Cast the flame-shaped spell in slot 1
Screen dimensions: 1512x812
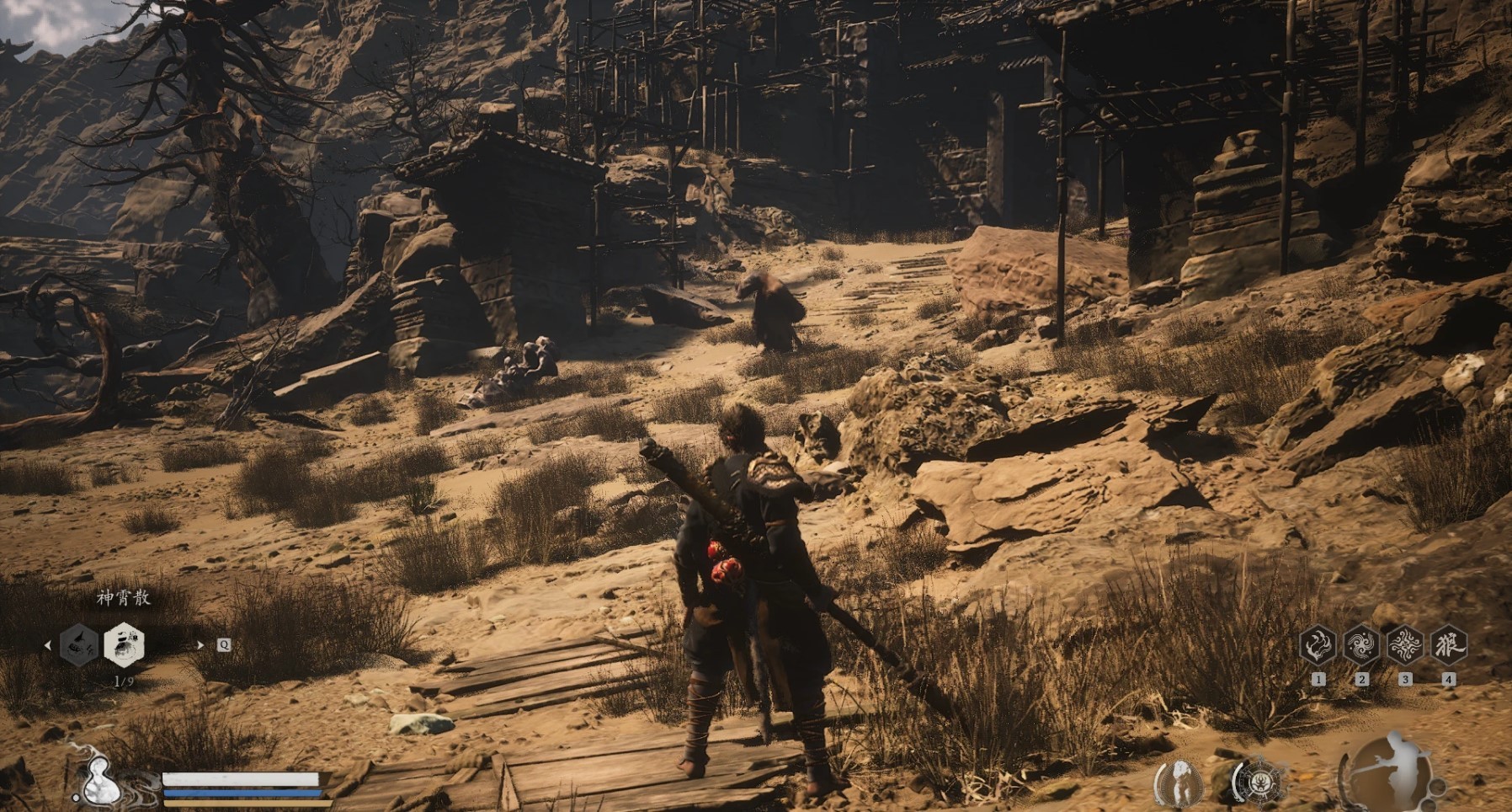point(1318,646)
